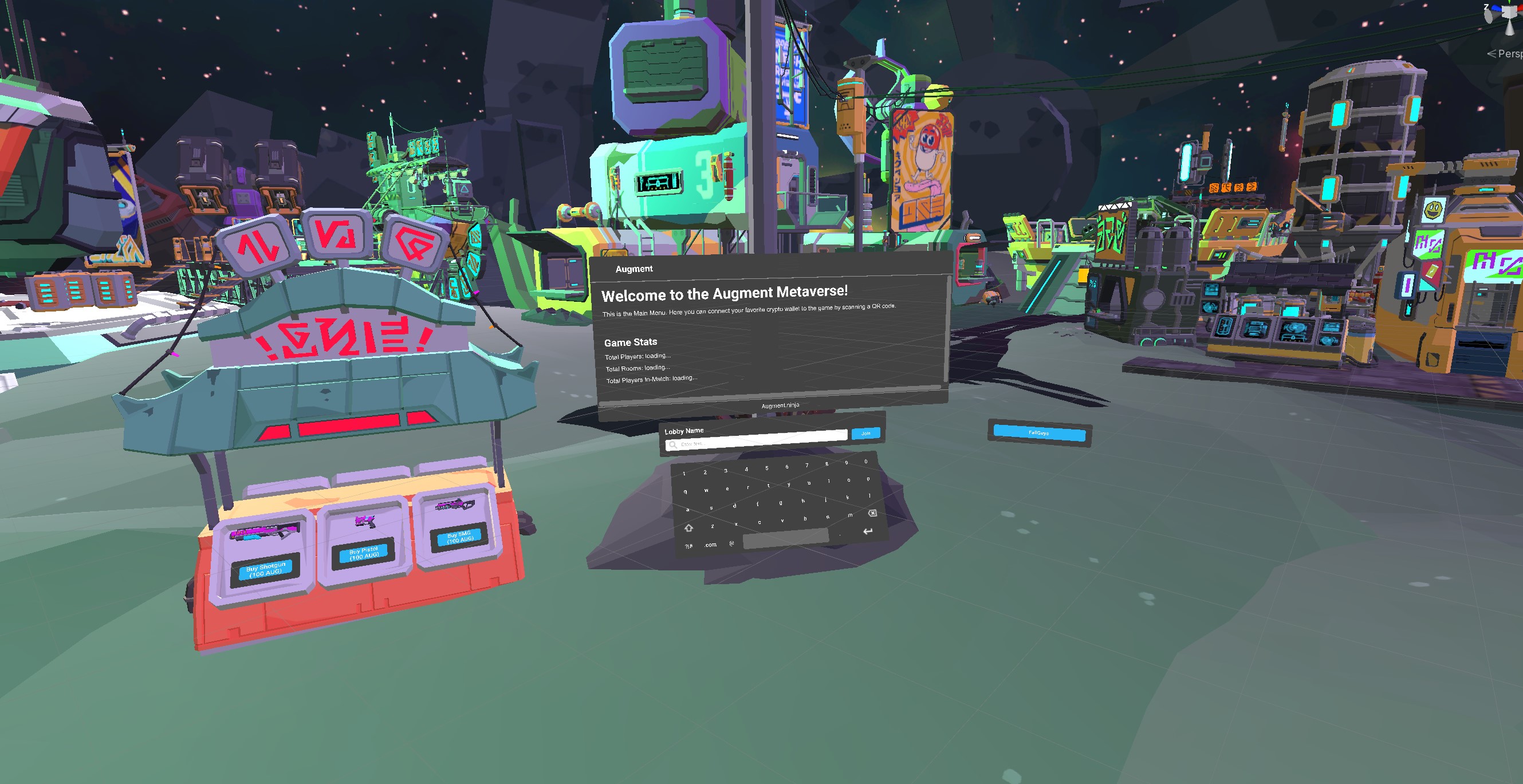Viewport: 1523px width, 784px height.
Task: Switch keyboard to symbols layout
Action: pyautogui.click(x=688, y=546)
